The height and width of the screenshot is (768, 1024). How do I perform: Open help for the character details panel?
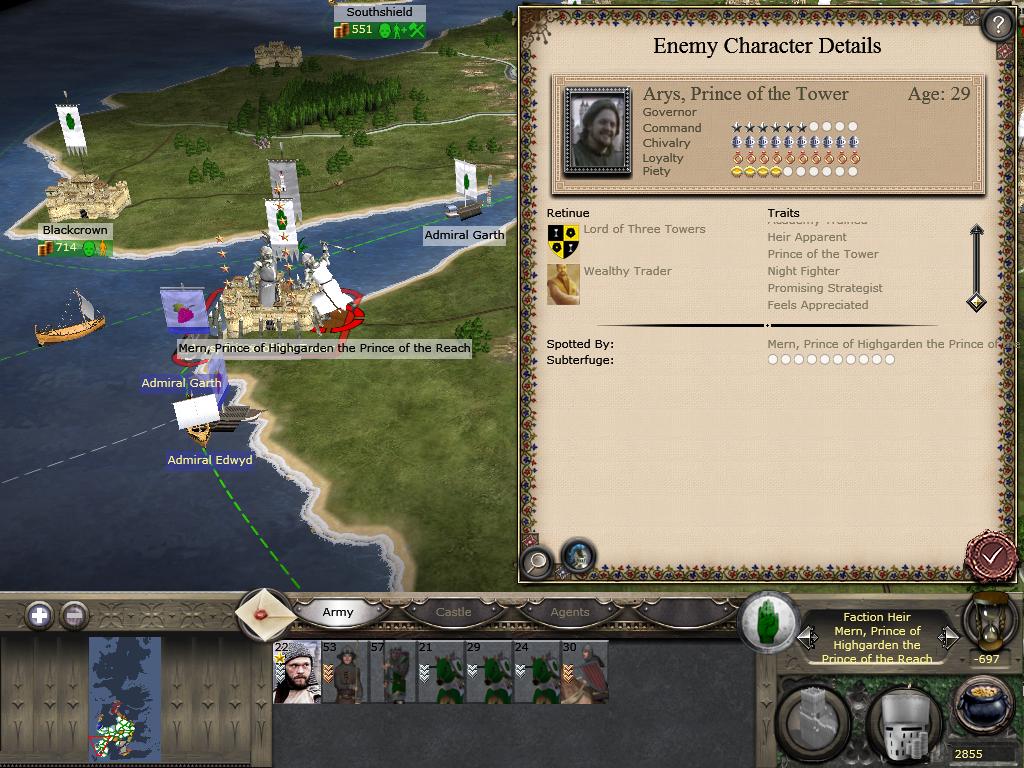[997, 25]
